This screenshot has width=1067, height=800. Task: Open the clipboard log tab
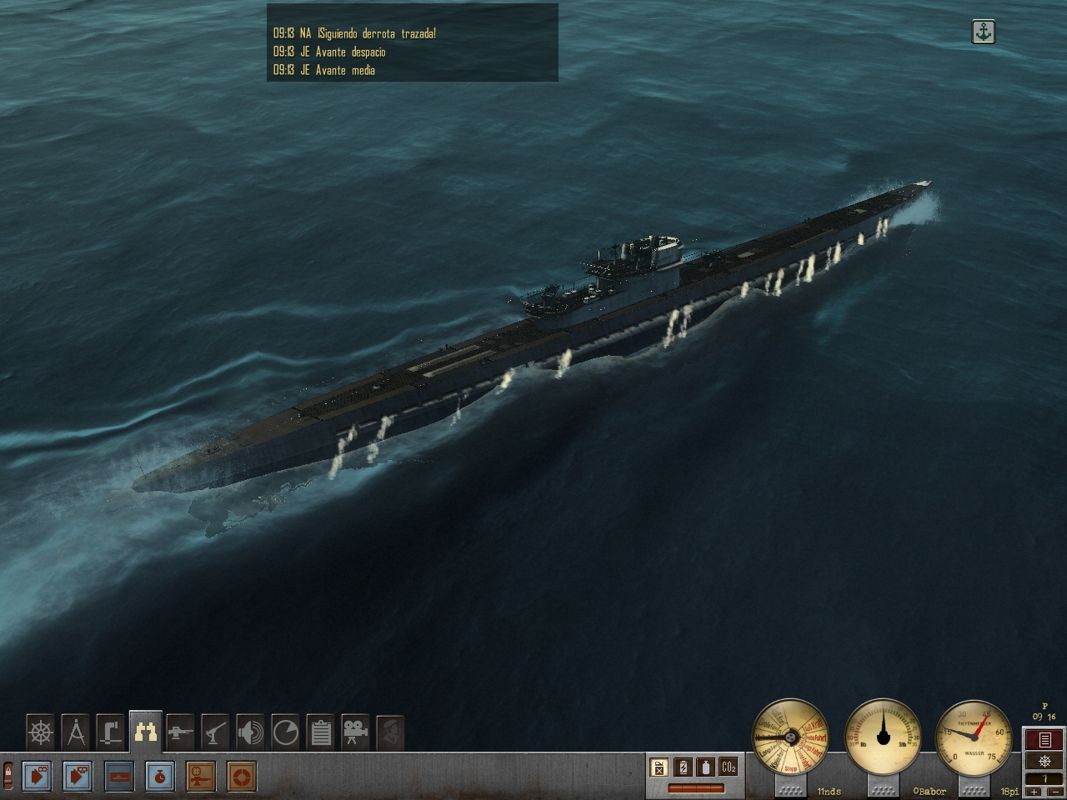click(320, 732)
